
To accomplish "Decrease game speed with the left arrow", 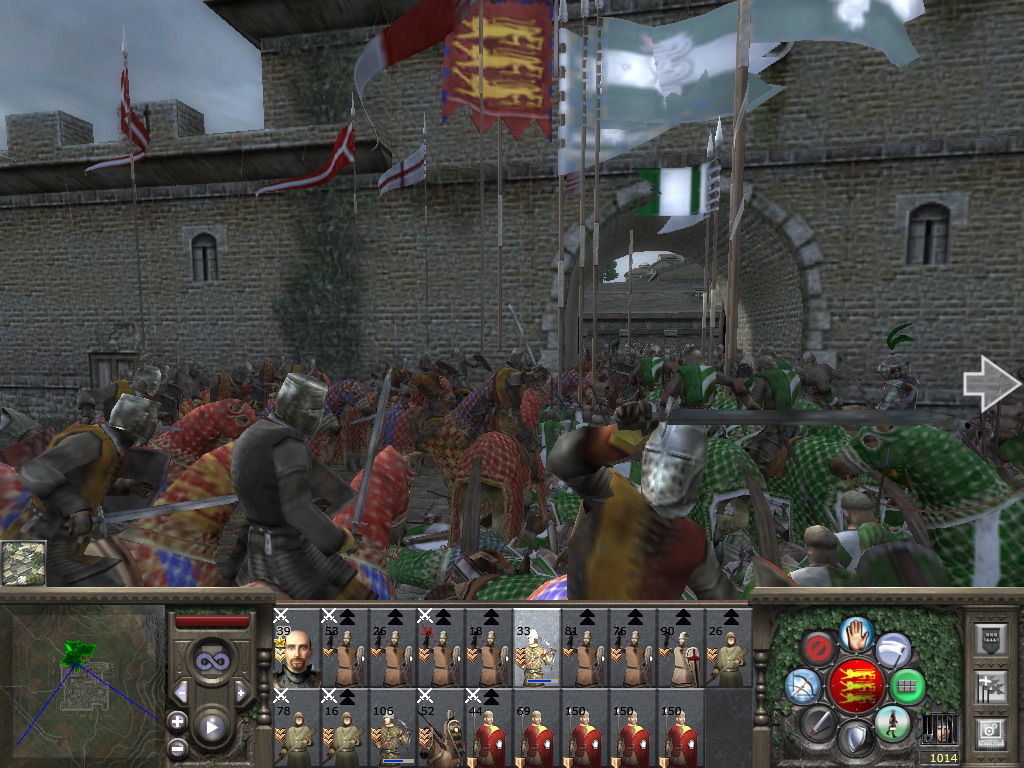I will click(x=181, y=692).
